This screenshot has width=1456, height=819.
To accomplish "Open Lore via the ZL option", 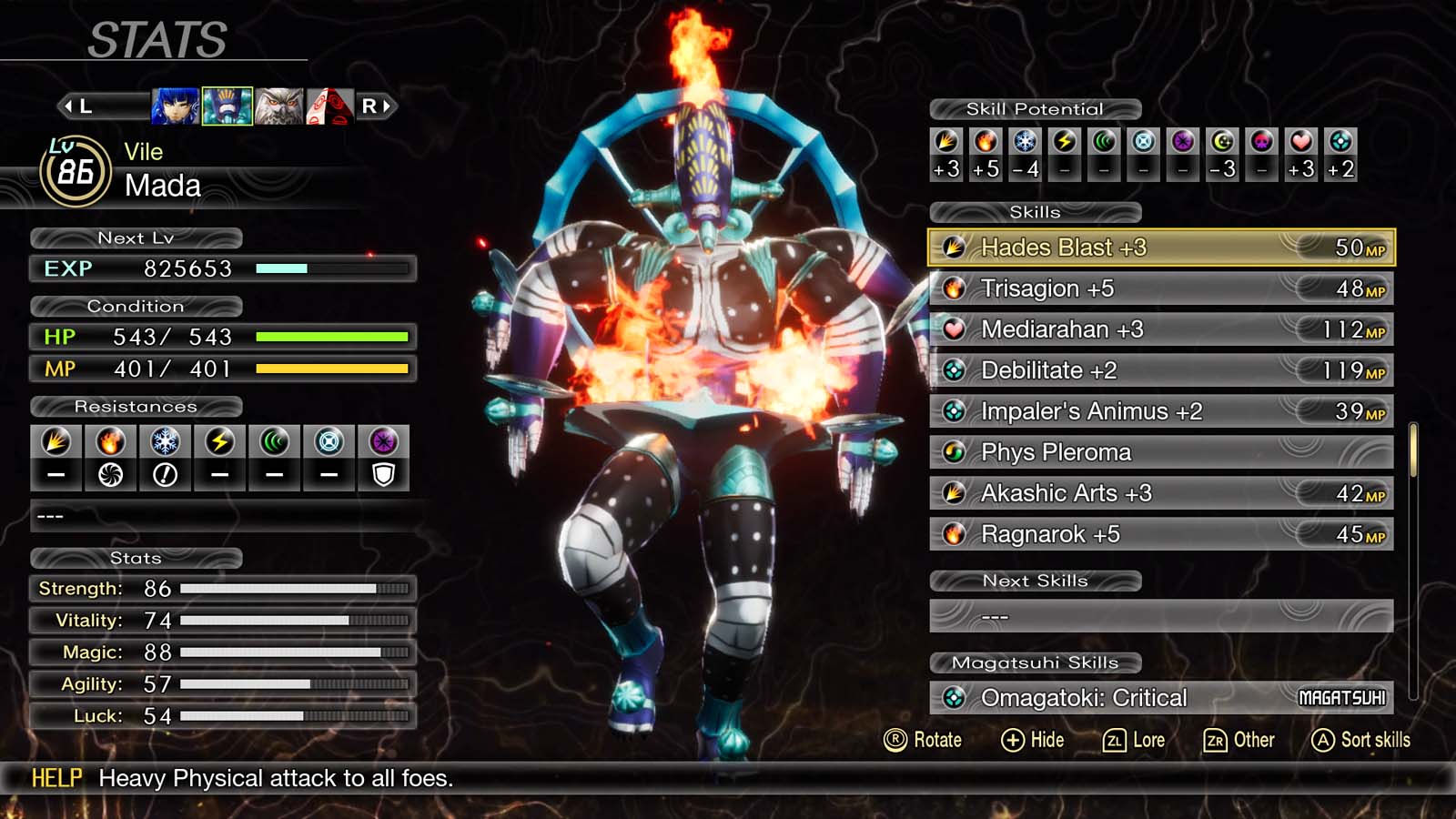I will pos(1134,740).
